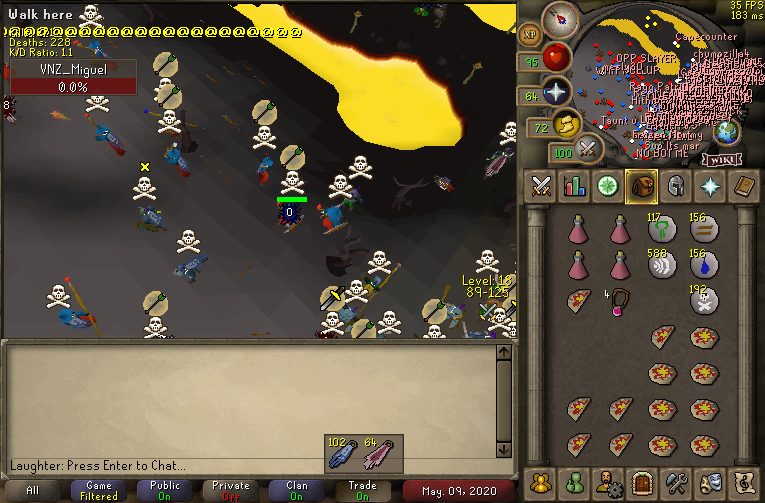Toggle the Private chat filter
The width and height of the screenshot is (765, 503).
[231, 491]
